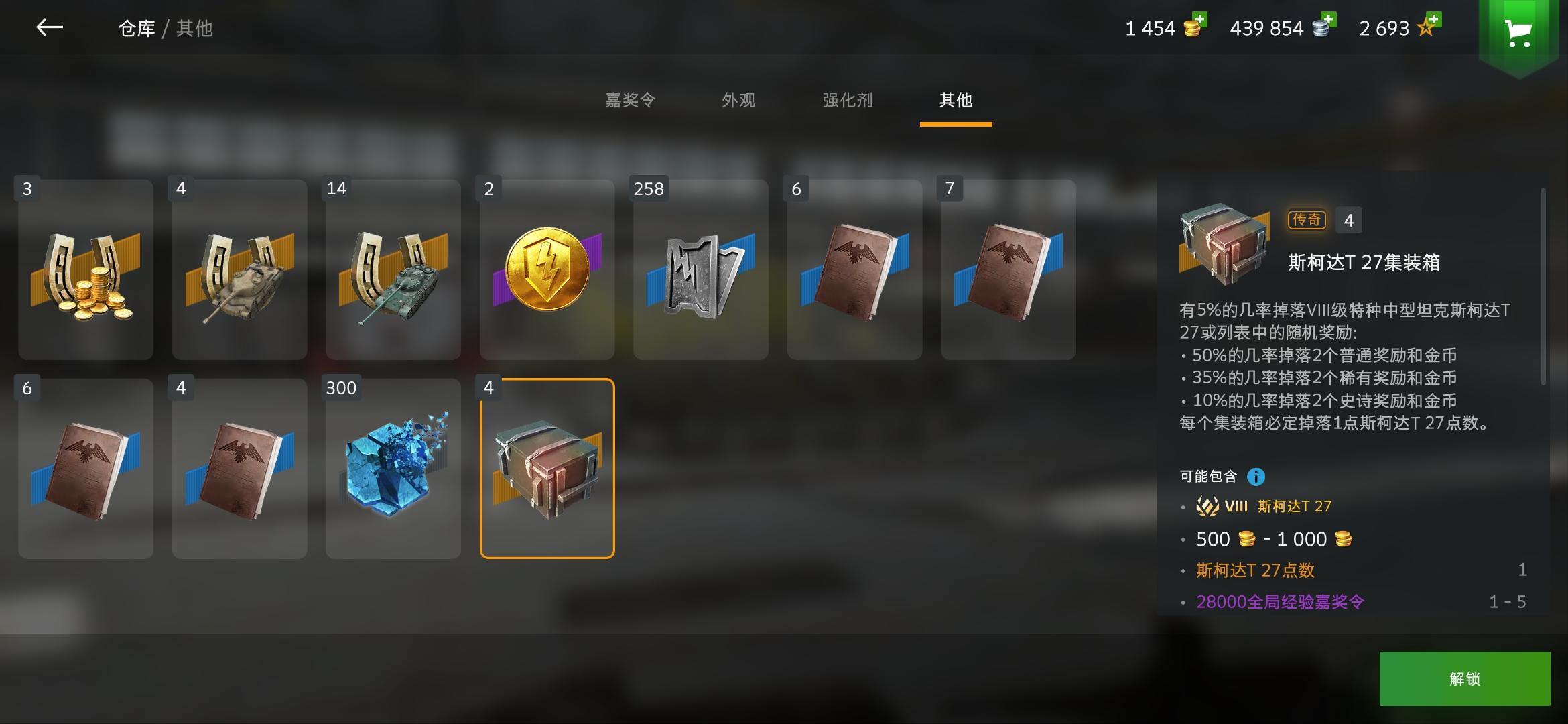The image size is (1568, 724).
Task: Select the manual book with 4 count
Action: point(239,468)
